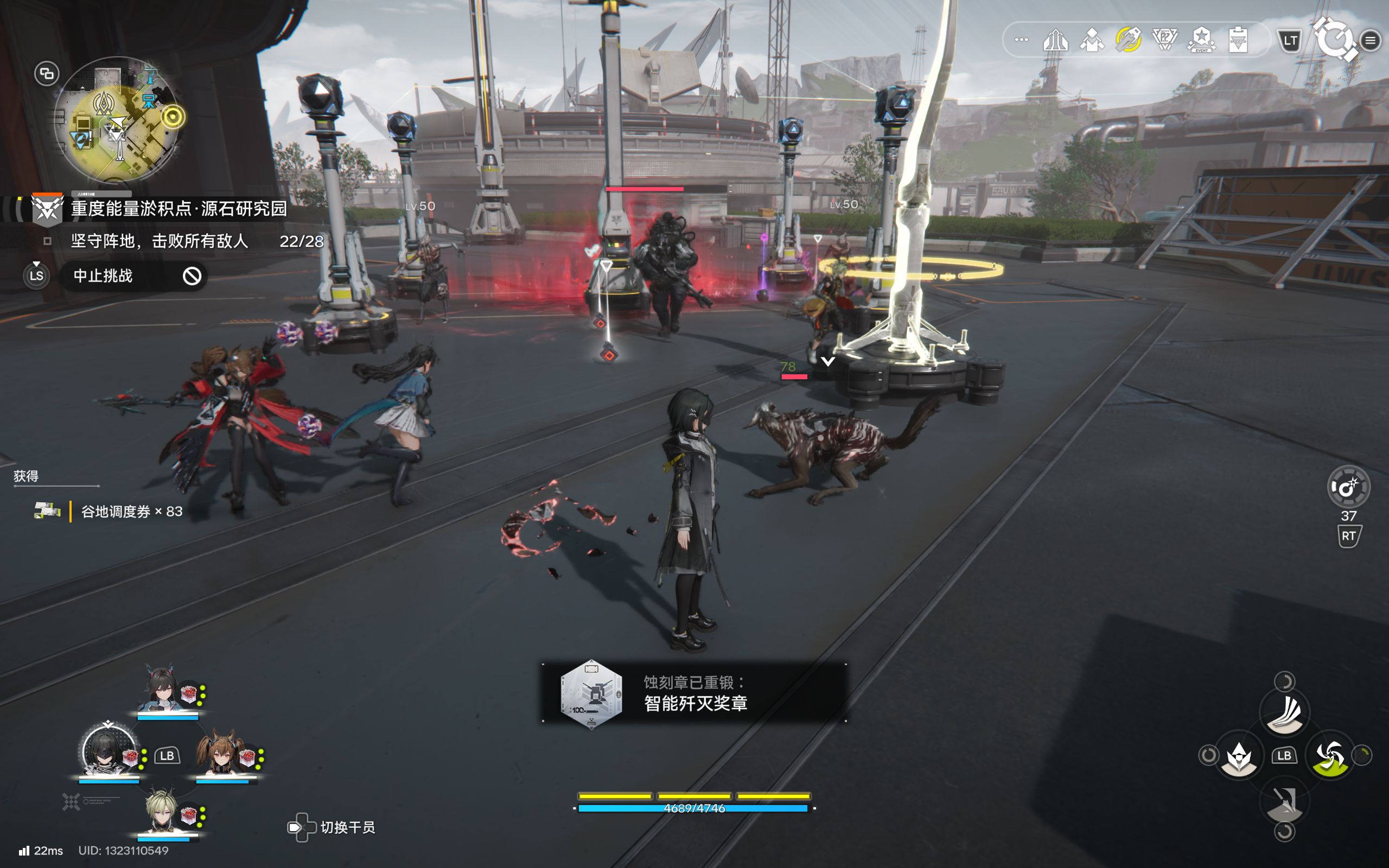Use the gear-shaped item with count 37
This screenshot has height=868, width=1389.
click(x=1348, y=487)
